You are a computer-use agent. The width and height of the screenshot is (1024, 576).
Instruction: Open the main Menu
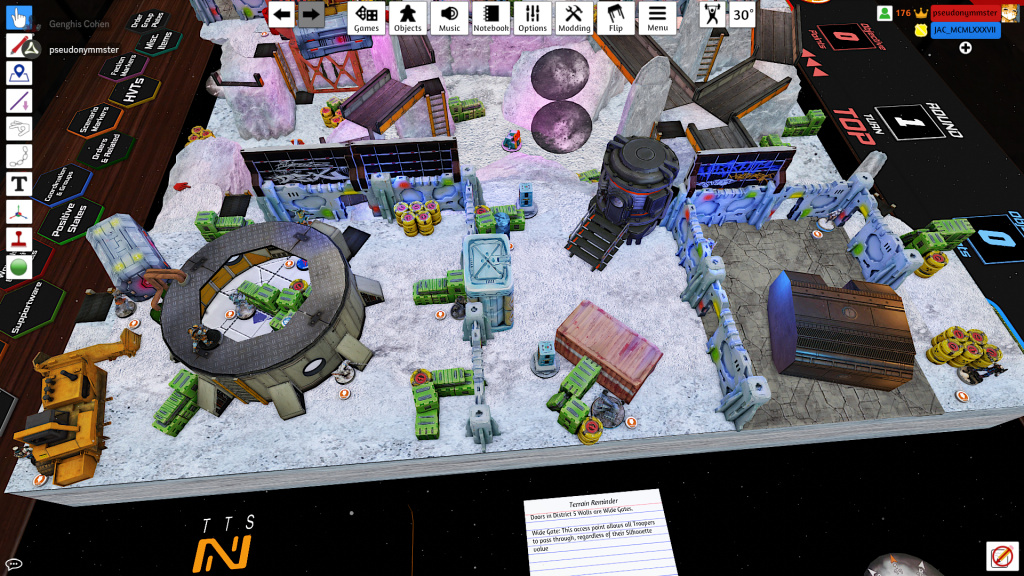click(x=657, y=17)
